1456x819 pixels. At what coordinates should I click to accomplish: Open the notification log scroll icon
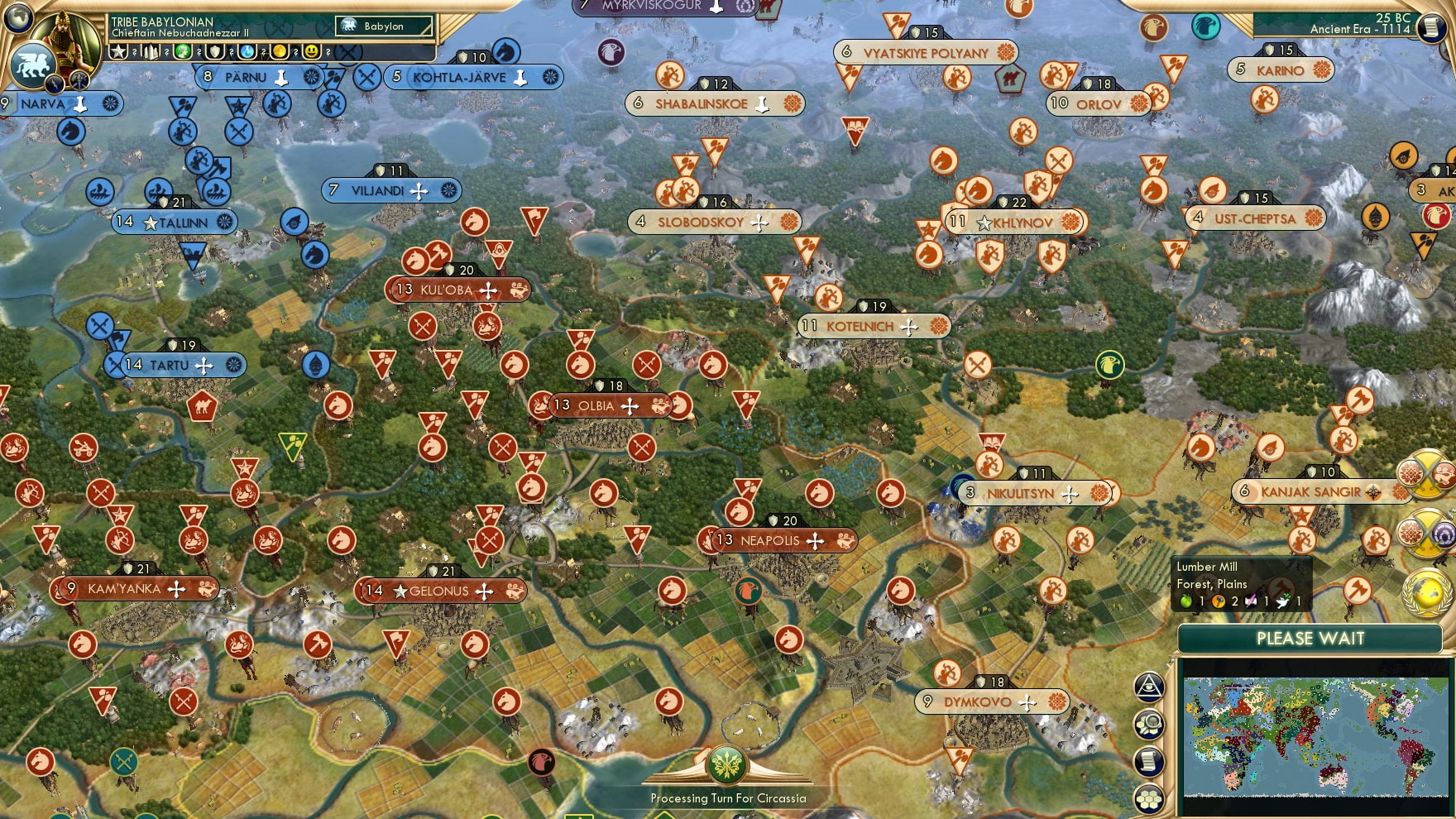1147,761
